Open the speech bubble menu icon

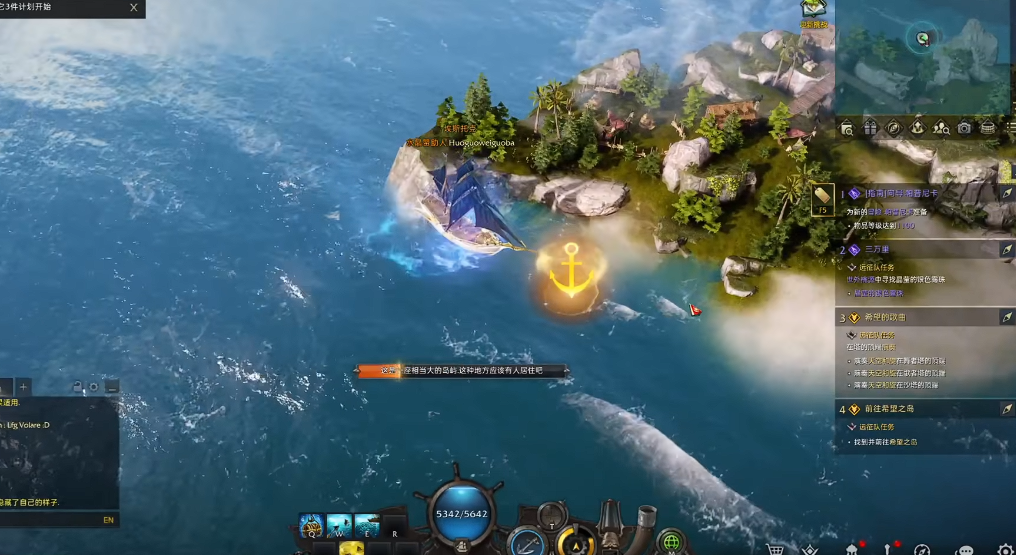[x=964, y=549]
